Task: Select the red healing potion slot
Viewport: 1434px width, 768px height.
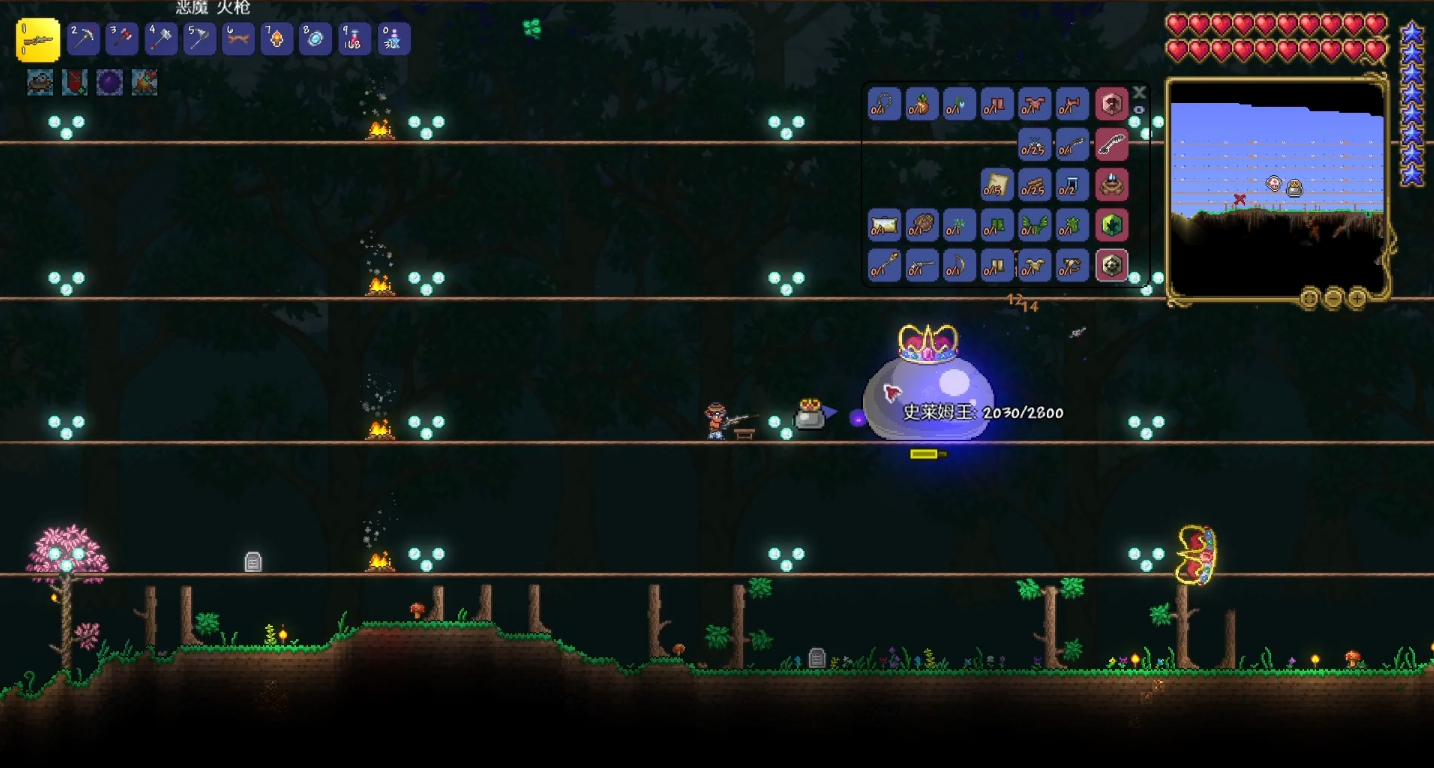Action: point(354,39)
